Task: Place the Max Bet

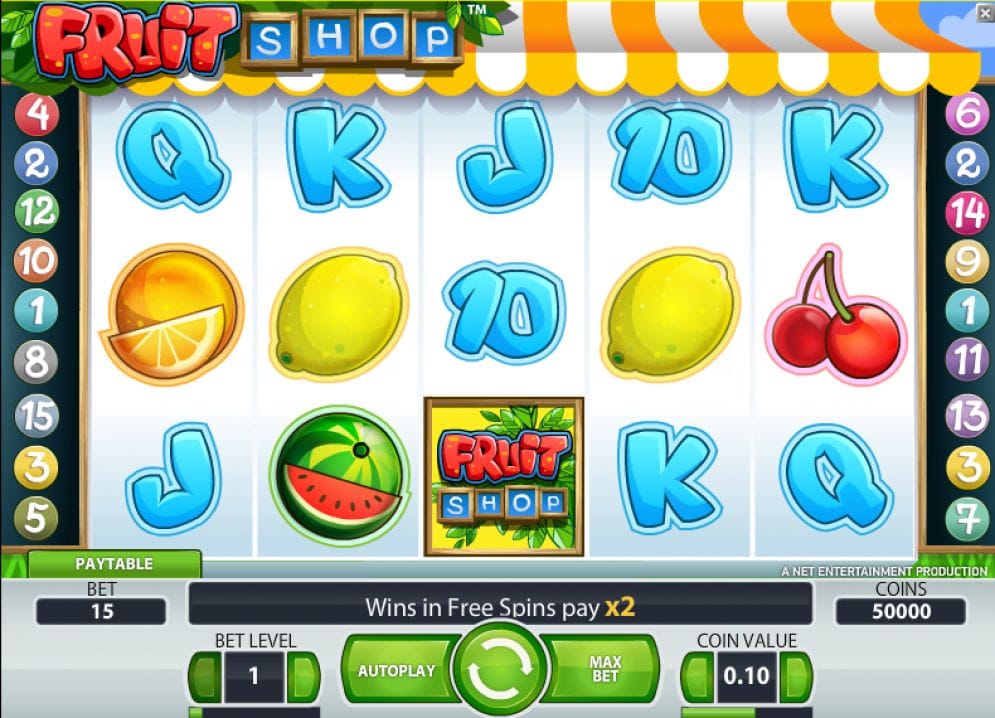Action: (x=606, y=670)
